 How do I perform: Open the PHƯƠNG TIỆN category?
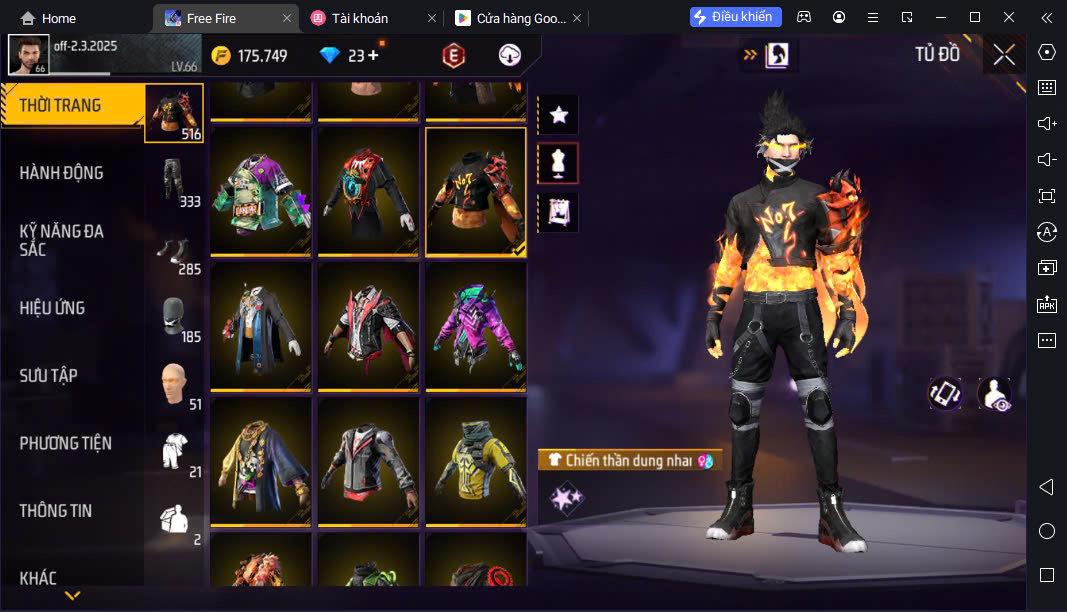(66, 443)
